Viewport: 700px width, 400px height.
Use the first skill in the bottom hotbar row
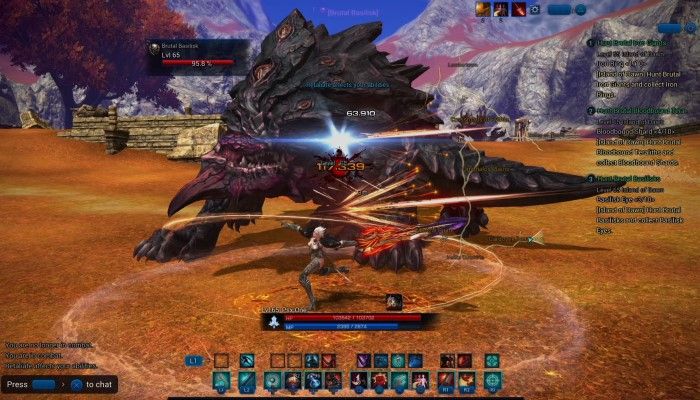click(219, 380)
